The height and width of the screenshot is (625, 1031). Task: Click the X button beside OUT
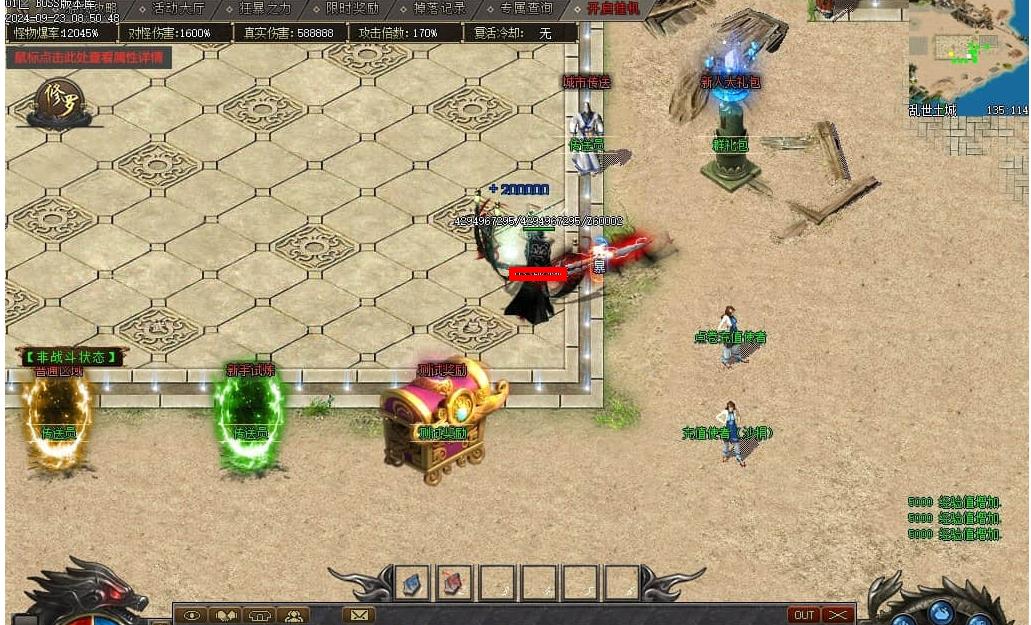[838, 615]
